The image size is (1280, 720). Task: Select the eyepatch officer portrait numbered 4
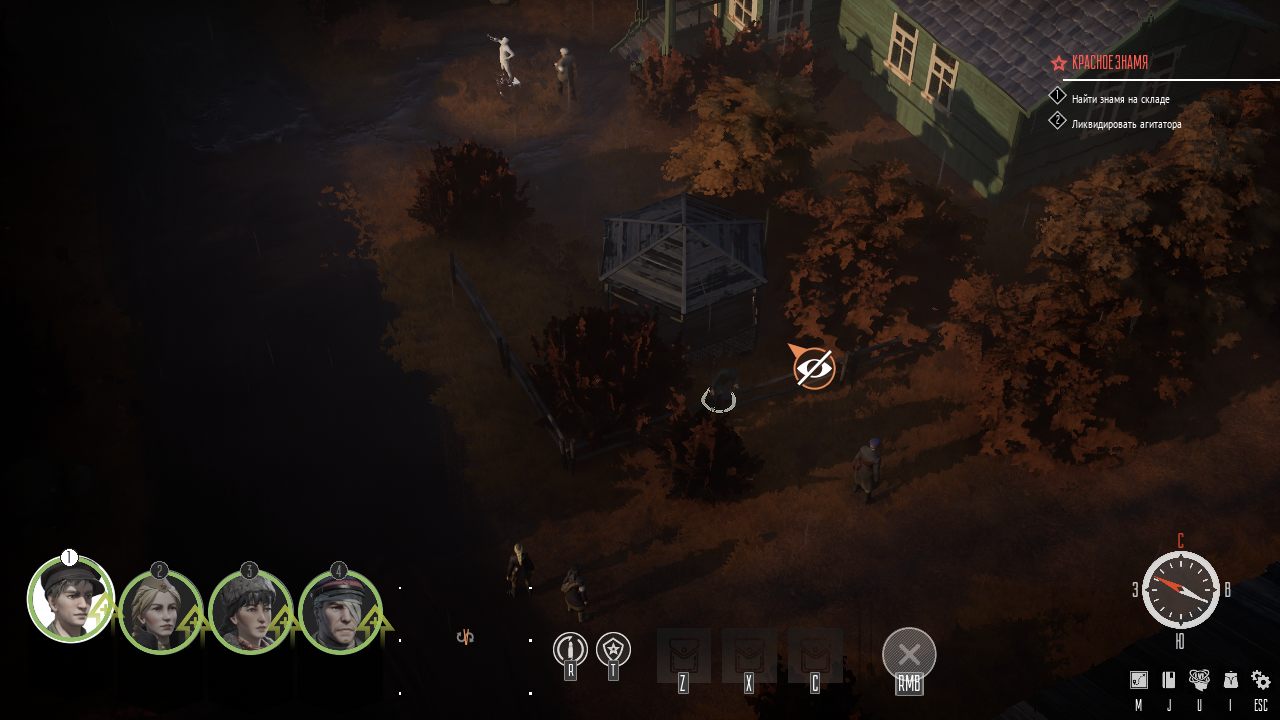[339, 612]
